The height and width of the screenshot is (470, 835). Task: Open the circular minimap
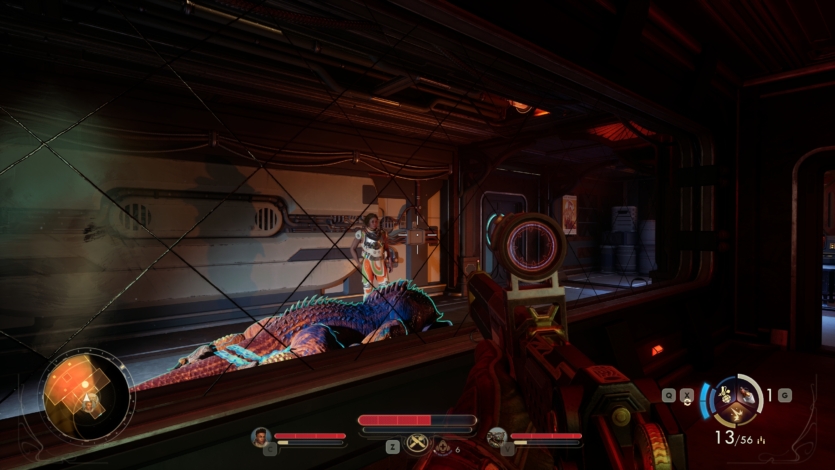[x=87, y=394]
